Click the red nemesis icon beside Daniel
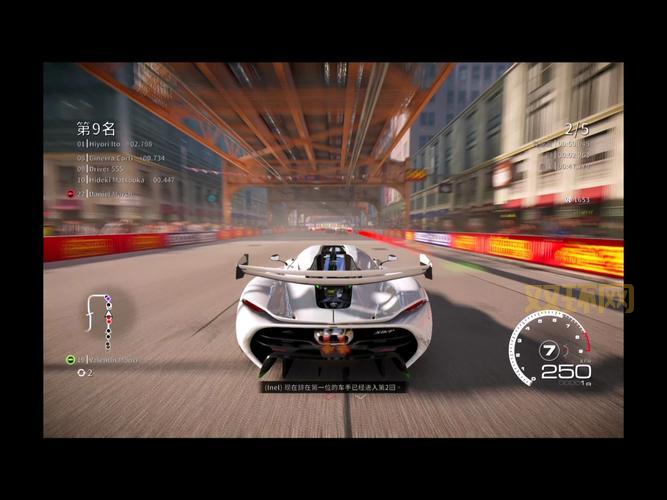667x500 pixels. pyautogui.click(x=70, y=193)
